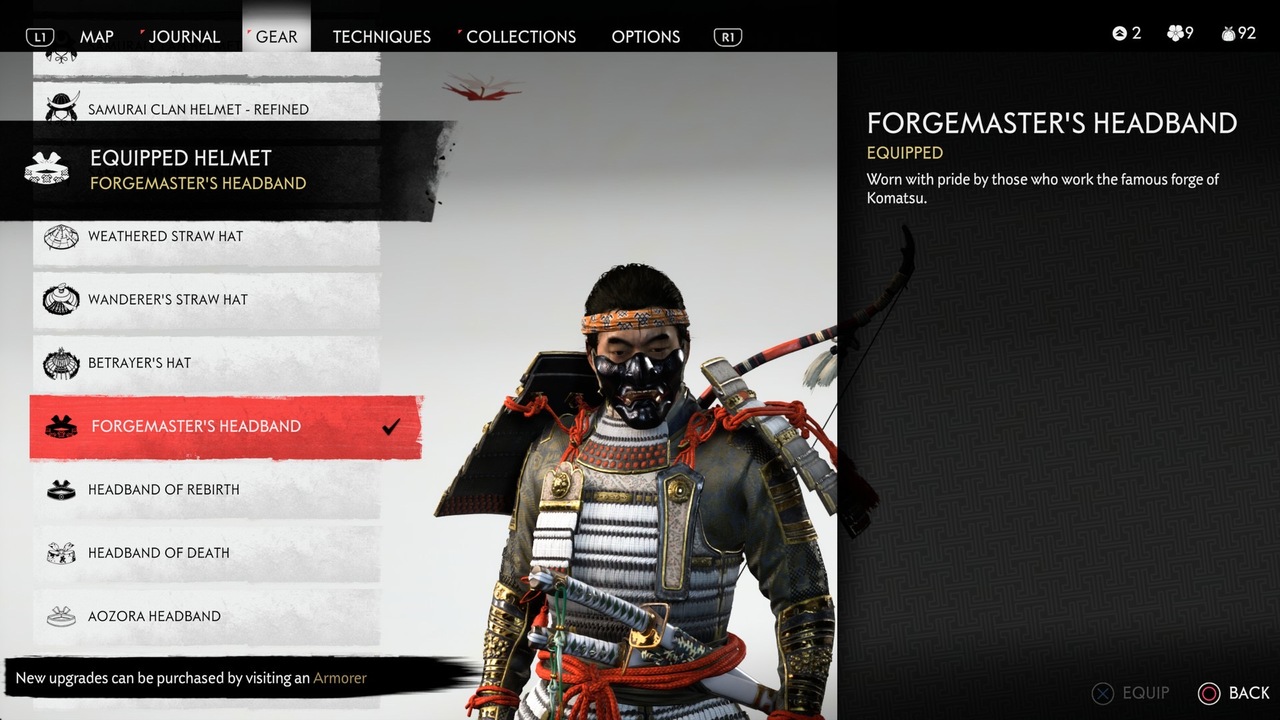The height and width of the screenshot is (720, 1280).
Task: Click the checkmark on Forgemaster's Headband
Action: (x=392, y=425)
